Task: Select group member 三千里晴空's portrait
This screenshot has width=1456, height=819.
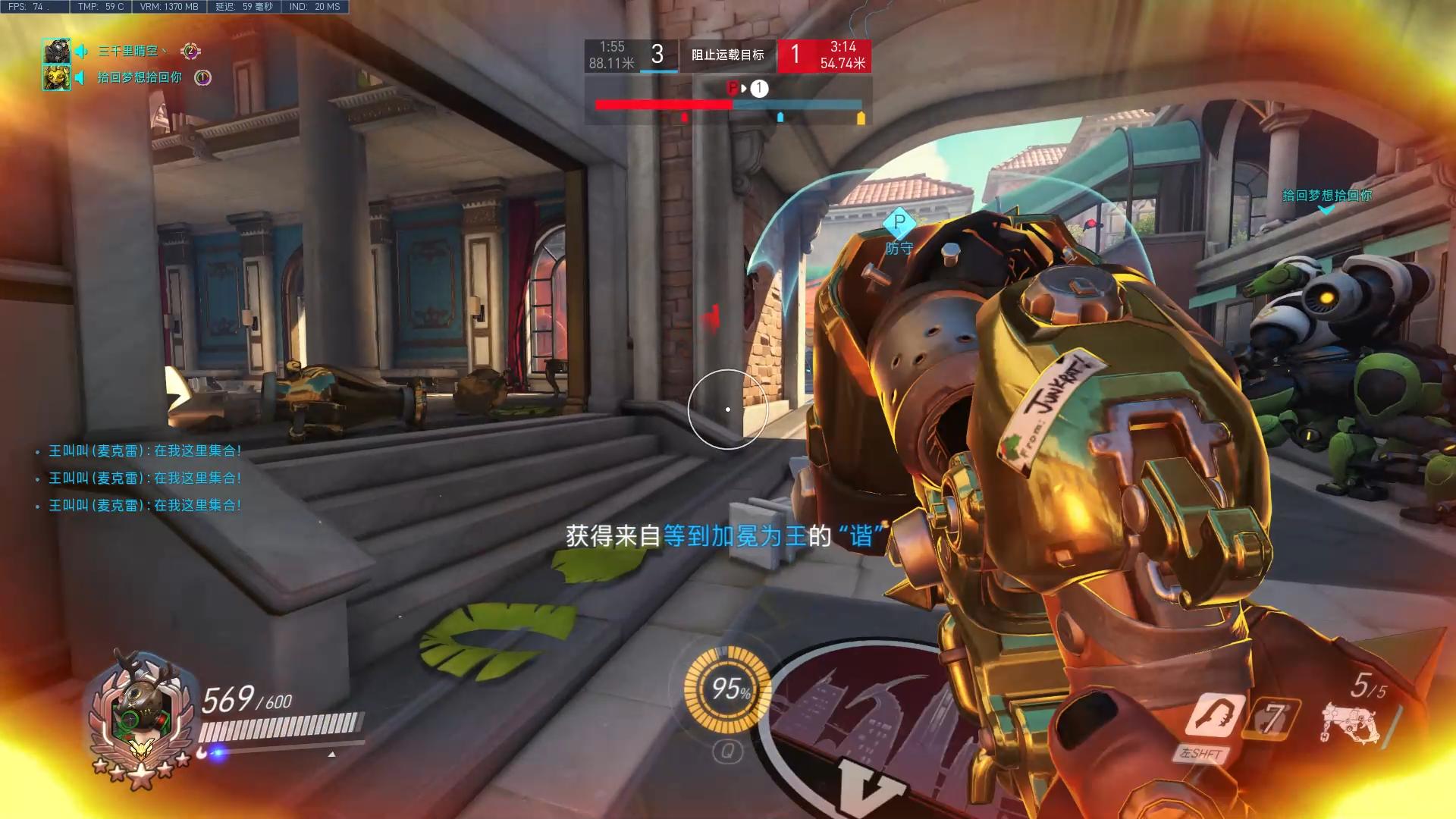Action: 56,52
